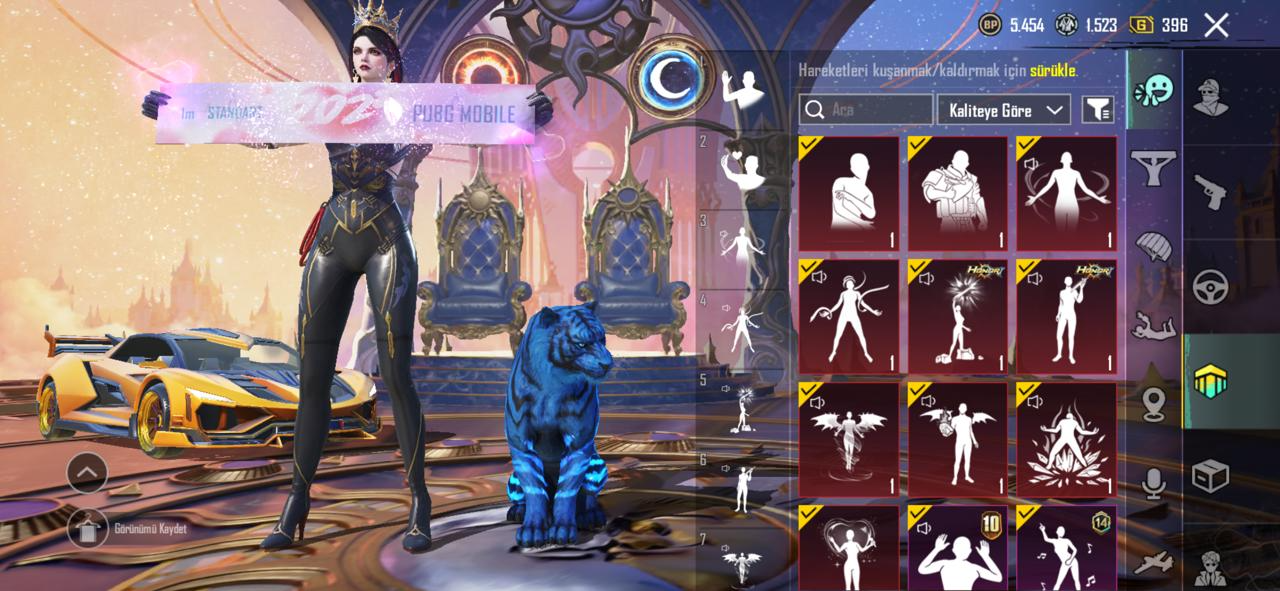
Task: Expand the upward arrow button
Action: pyautogui.click(x=88, y=472)
